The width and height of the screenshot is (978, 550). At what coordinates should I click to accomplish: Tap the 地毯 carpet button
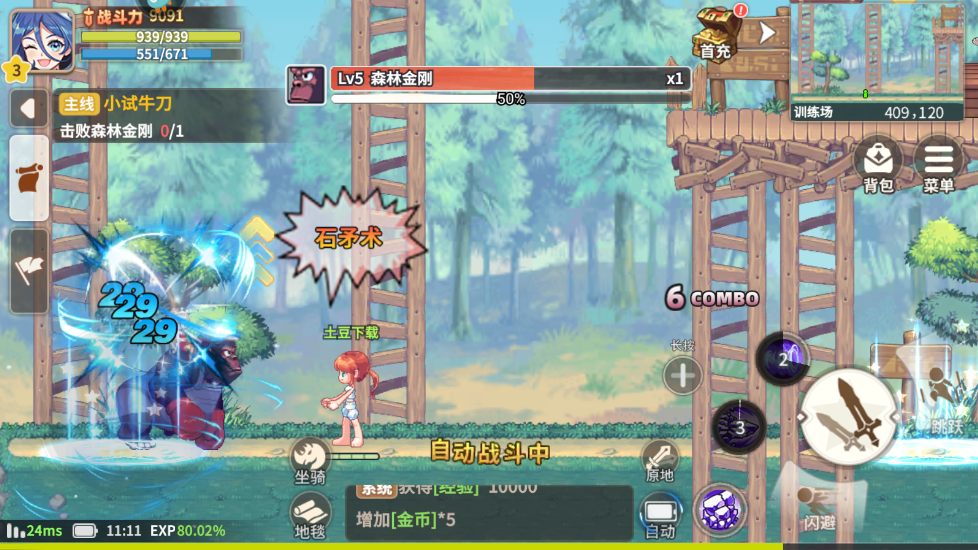[310, 514]
